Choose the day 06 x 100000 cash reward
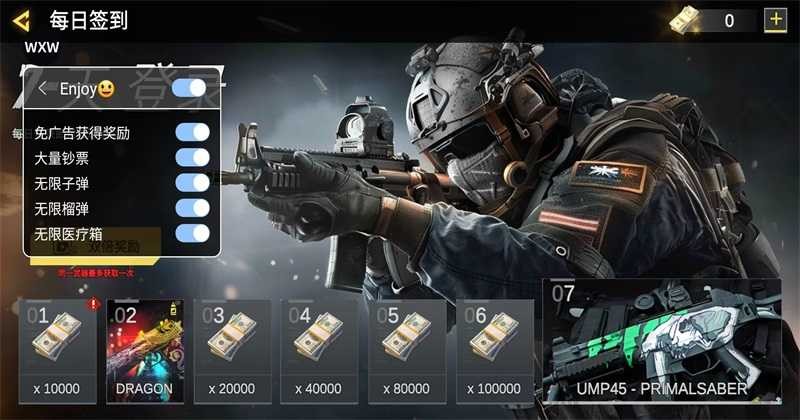 pos(494,350)
